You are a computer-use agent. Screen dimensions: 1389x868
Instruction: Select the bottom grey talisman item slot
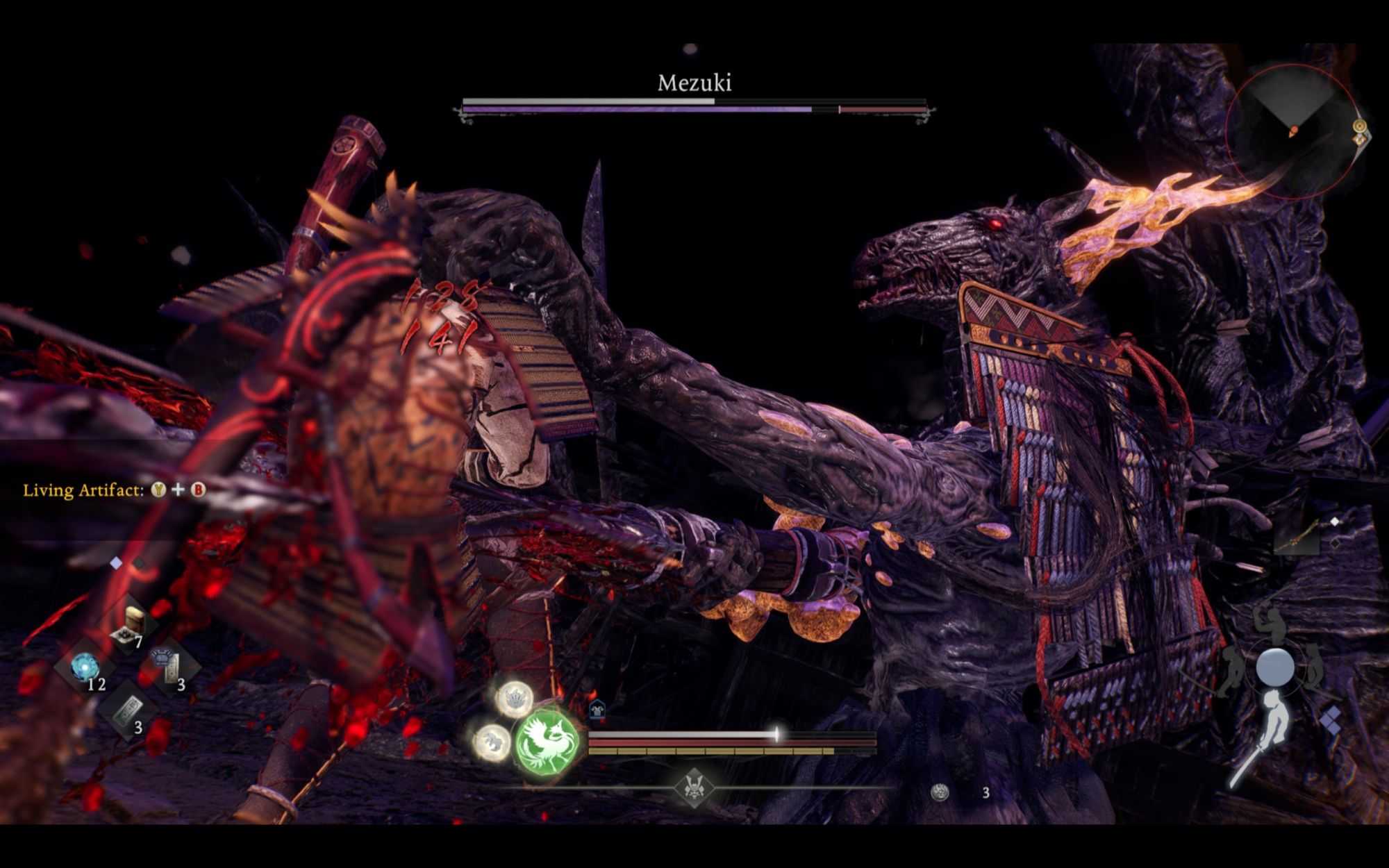(x=127, y=709)
